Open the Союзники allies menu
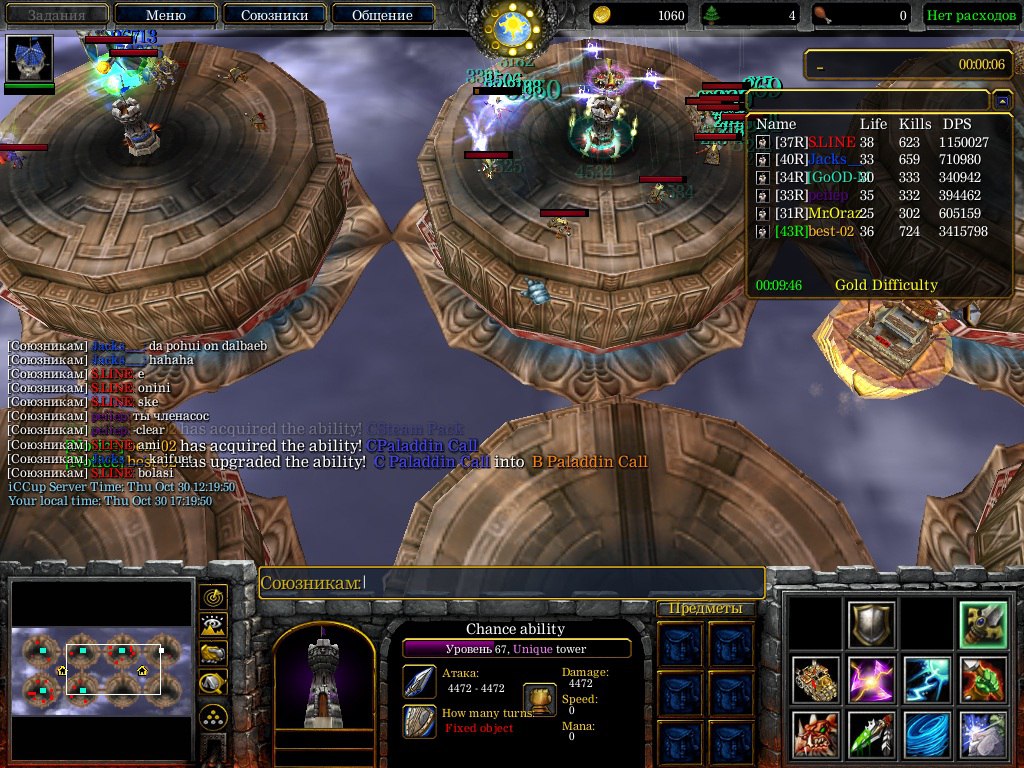 pos(273,15)
